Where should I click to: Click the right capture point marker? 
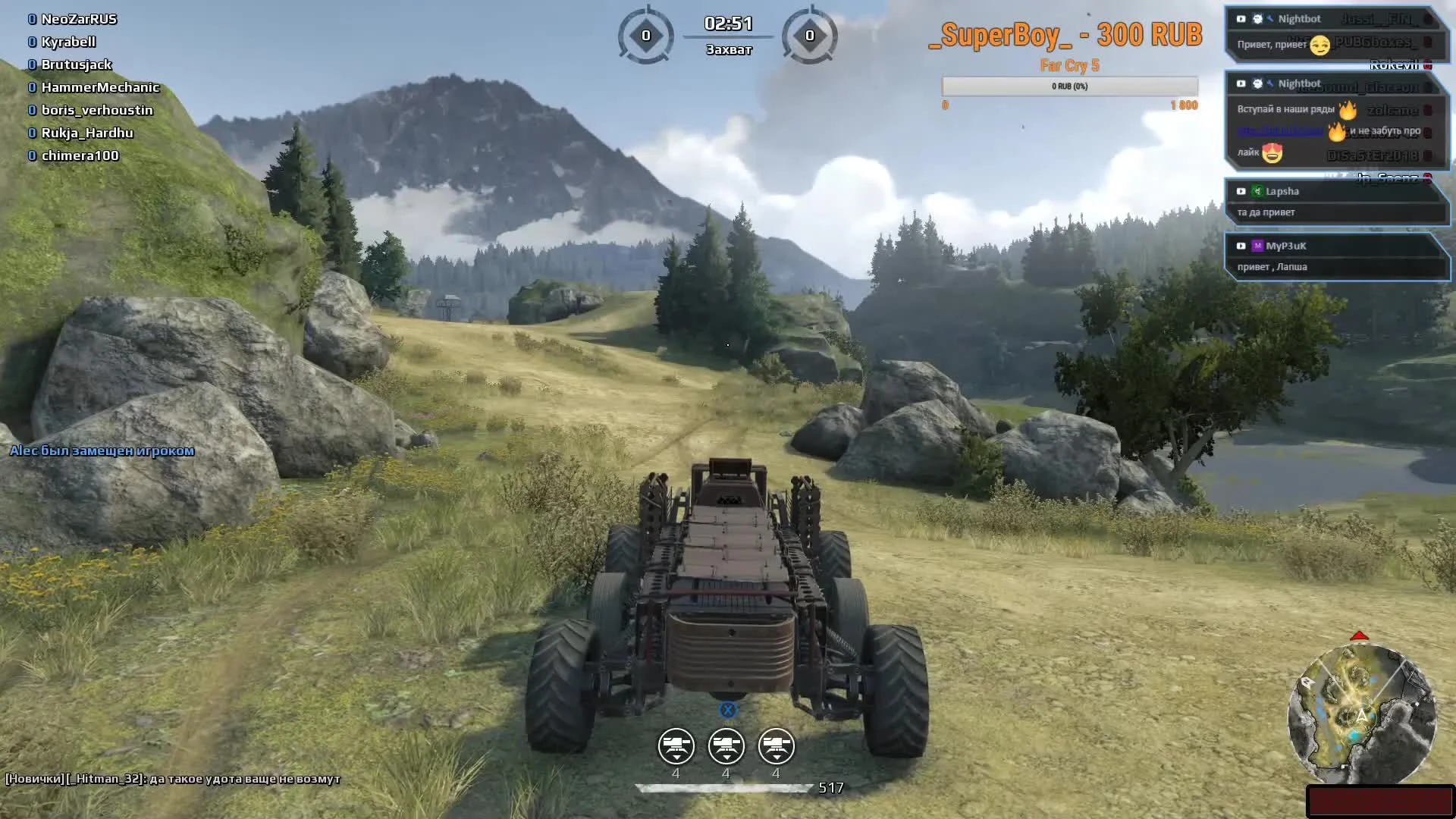[x=810, y=34]
